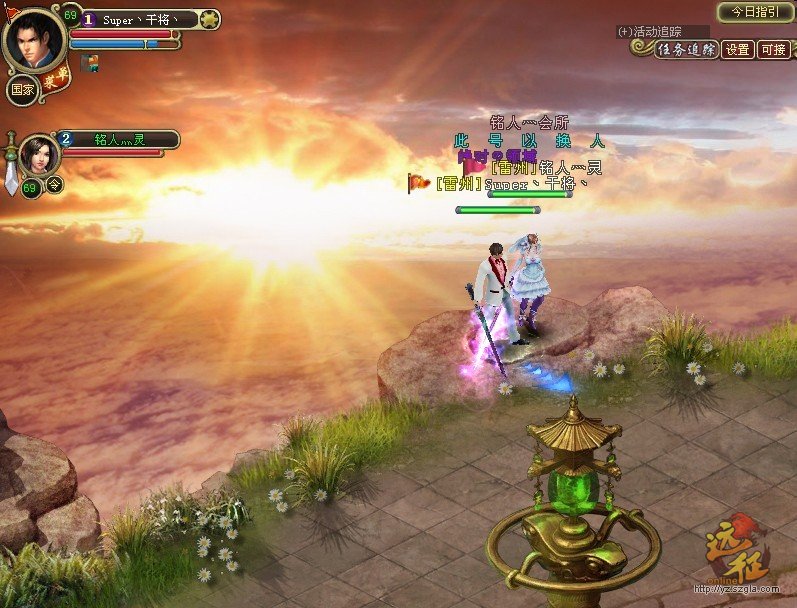Viewport: 797px width, 608px height.
Task: Show the 可接 available quests list
Action: pyautogui.click(x=773, y=50)
